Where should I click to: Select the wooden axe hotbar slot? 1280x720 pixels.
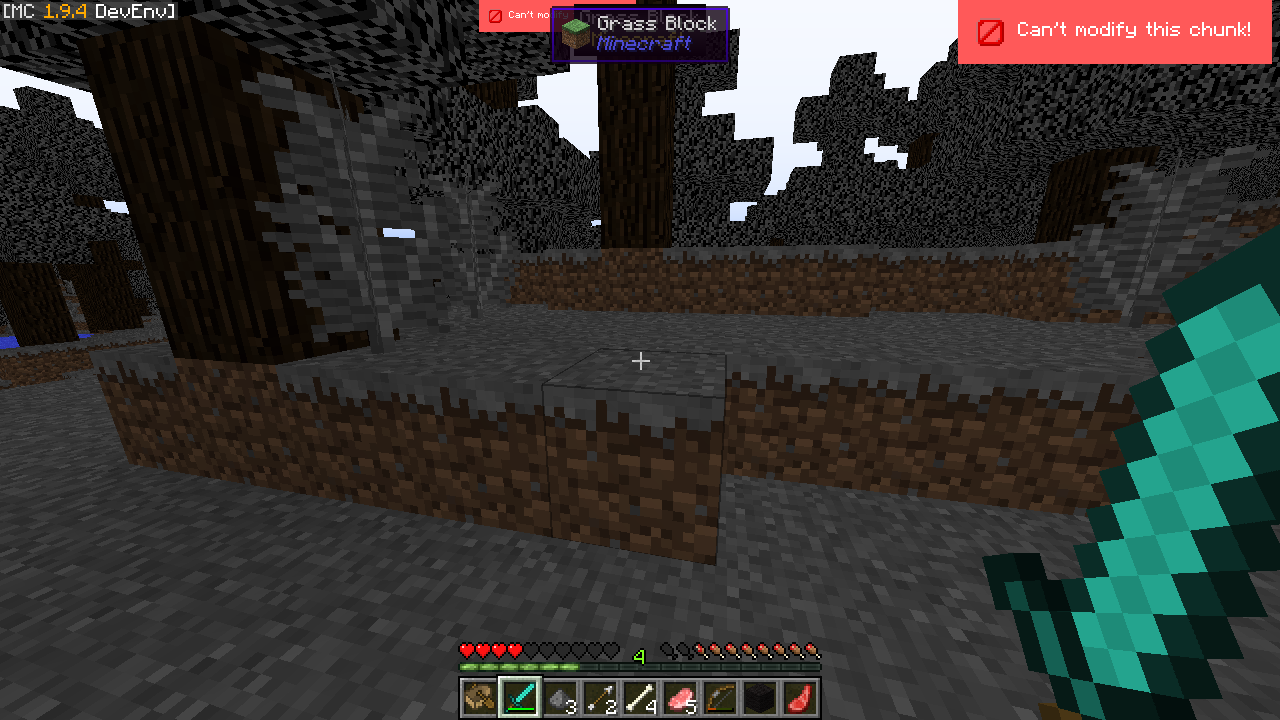(x=480, y=697)
